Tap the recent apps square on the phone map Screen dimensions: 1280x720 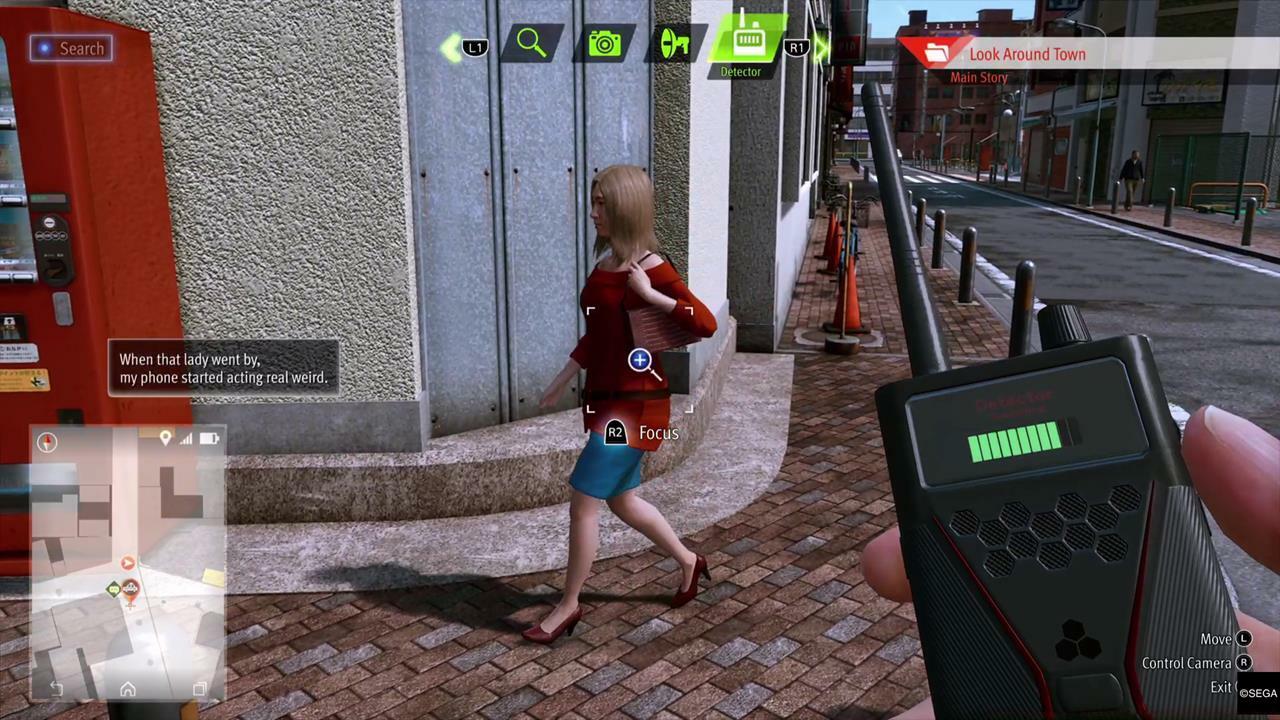pyautogui.click(x=199, y=688)
